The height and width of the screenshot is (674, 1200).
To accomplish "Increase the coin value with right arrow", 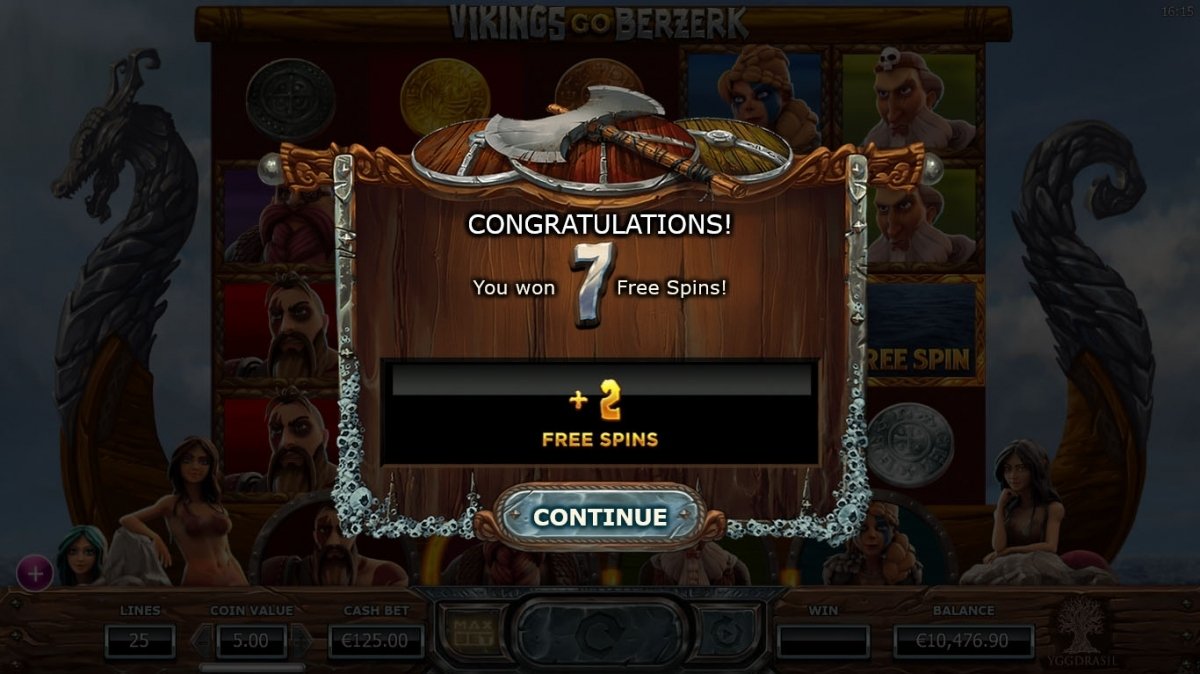I will click(x=299, y=640).
